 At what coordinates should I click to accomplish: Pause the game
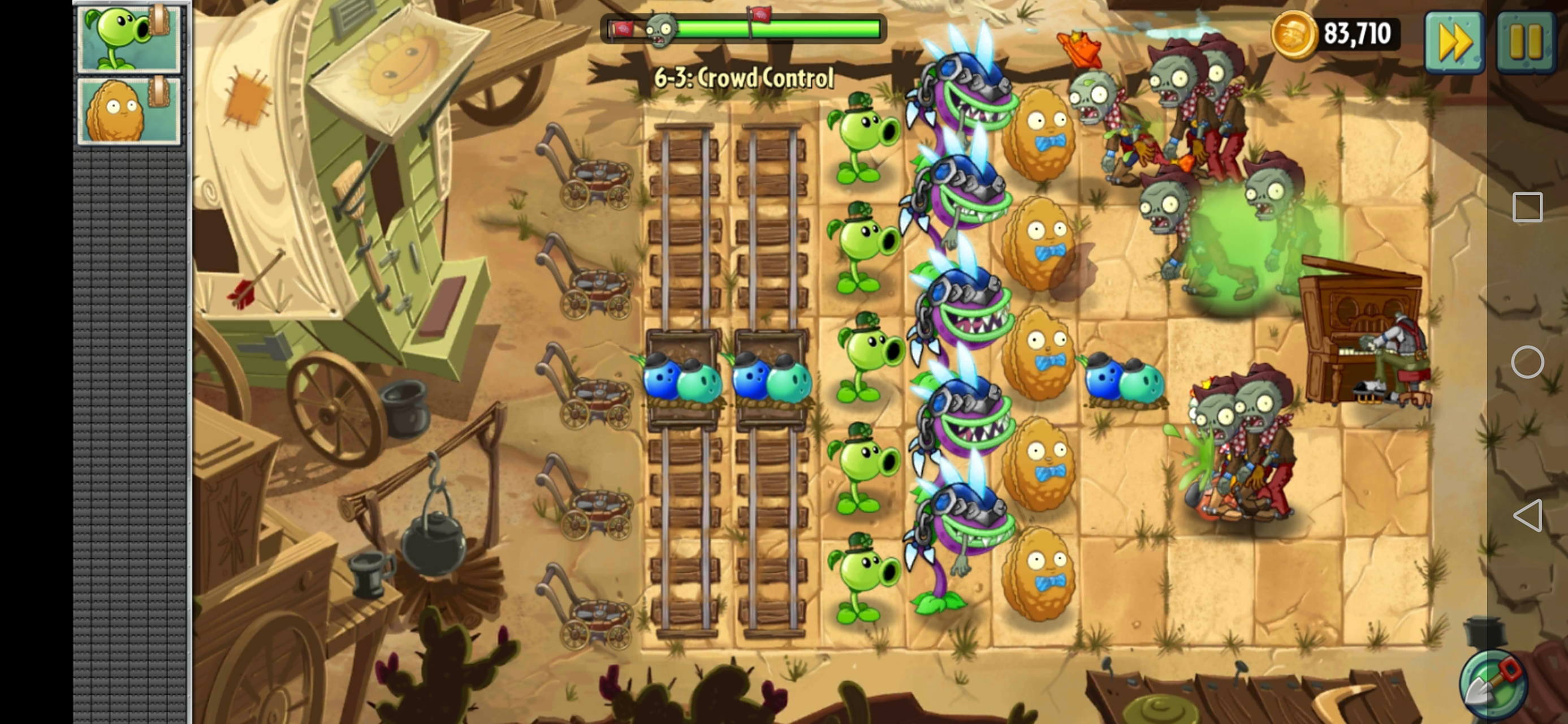[x=1526, y=42]
